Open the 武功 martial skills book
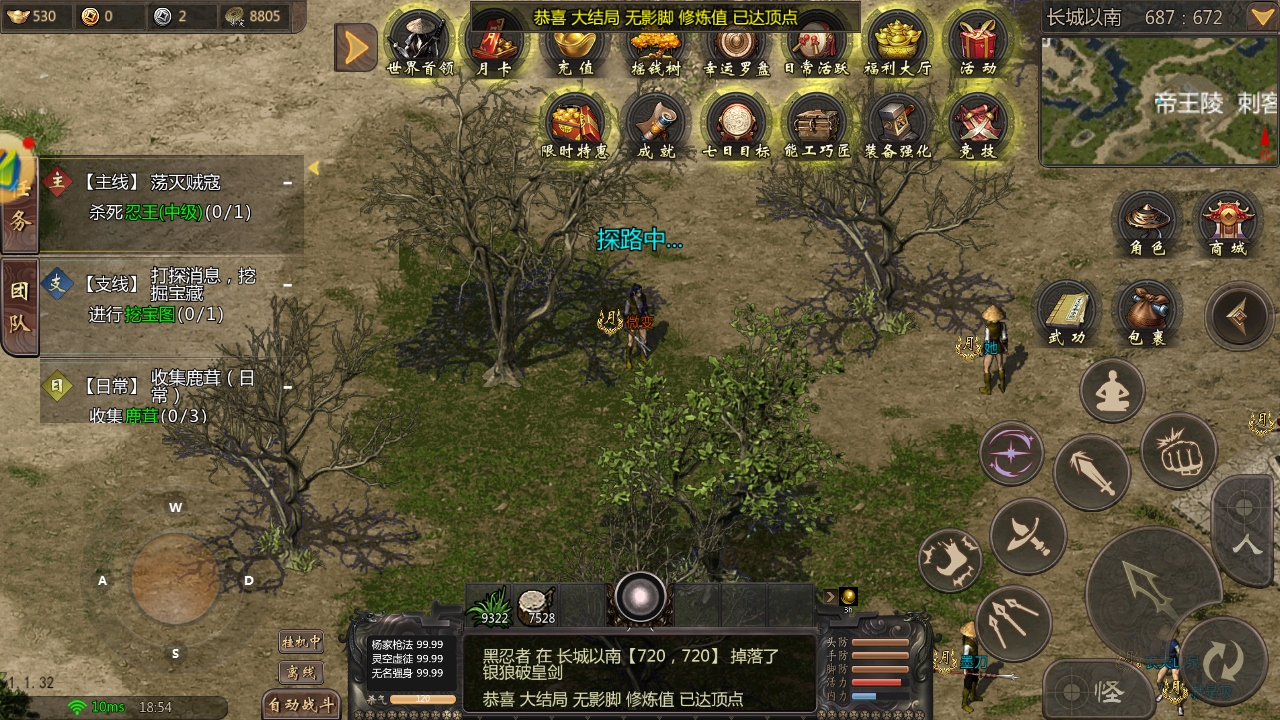 [x=1066, y=313]
